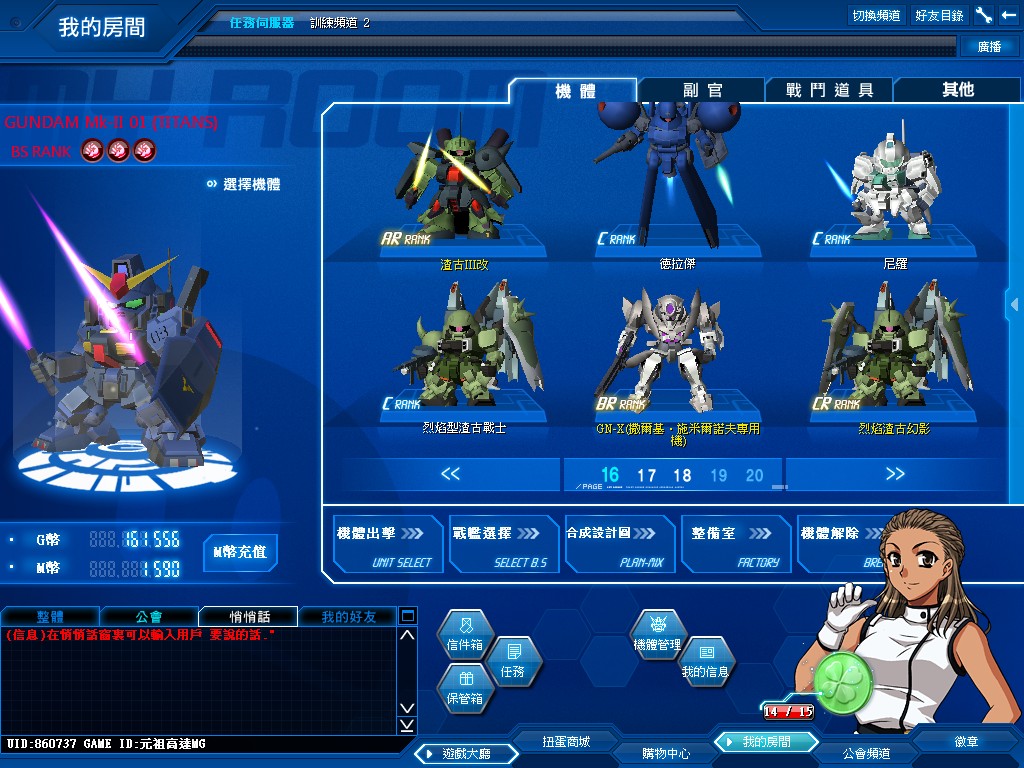1024x768 pixels.
Task: Open 戰艦選擇 battleship selection
Action: (x=502, y=545)
